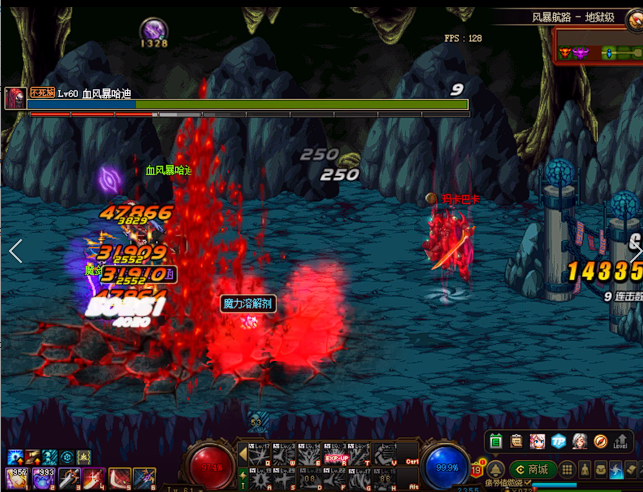The image size is (643, 492).
Task: Open the grid menu button beside 商城
Action: (x=567, y=469)
